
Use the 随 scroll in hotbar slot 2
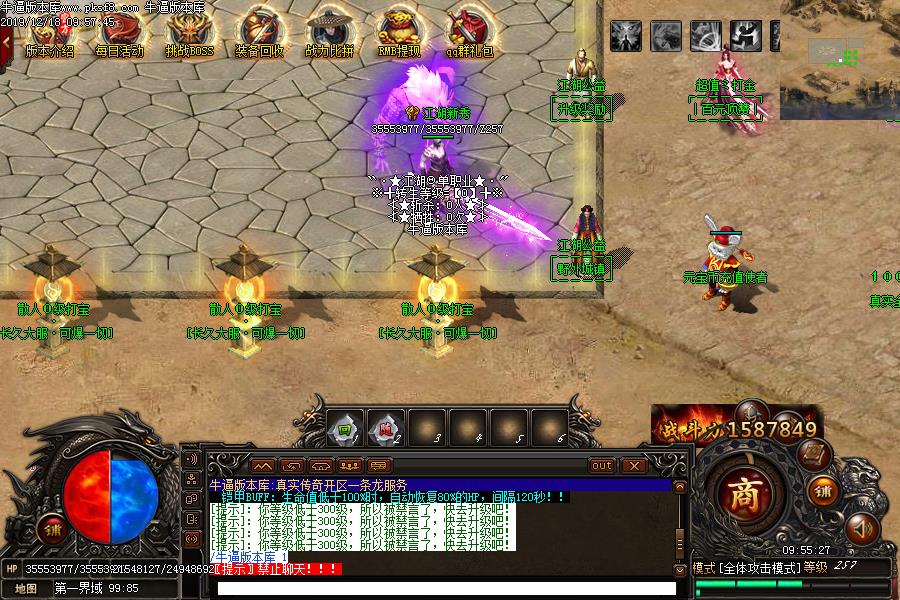[x=385, y=428]
